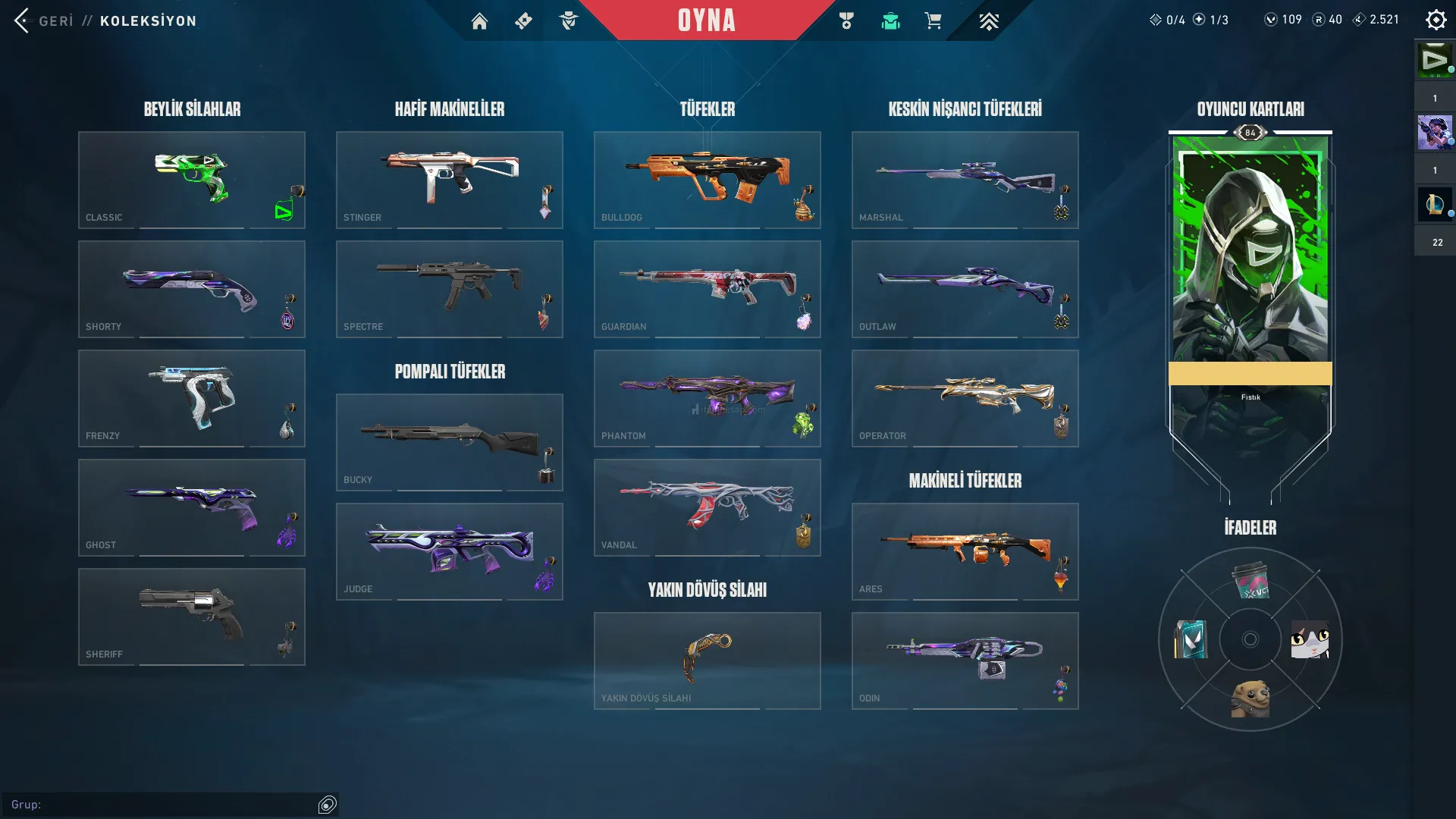Select the cat spray in expression wheel

tap(1310, 639)
